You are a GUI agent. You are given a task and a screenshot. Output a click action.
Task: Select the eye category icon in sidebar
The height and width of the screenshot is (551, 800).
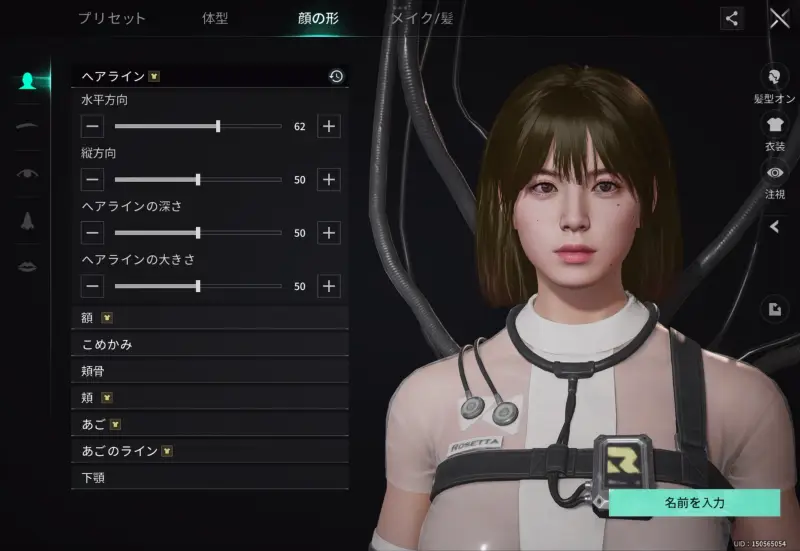point(28,173)
